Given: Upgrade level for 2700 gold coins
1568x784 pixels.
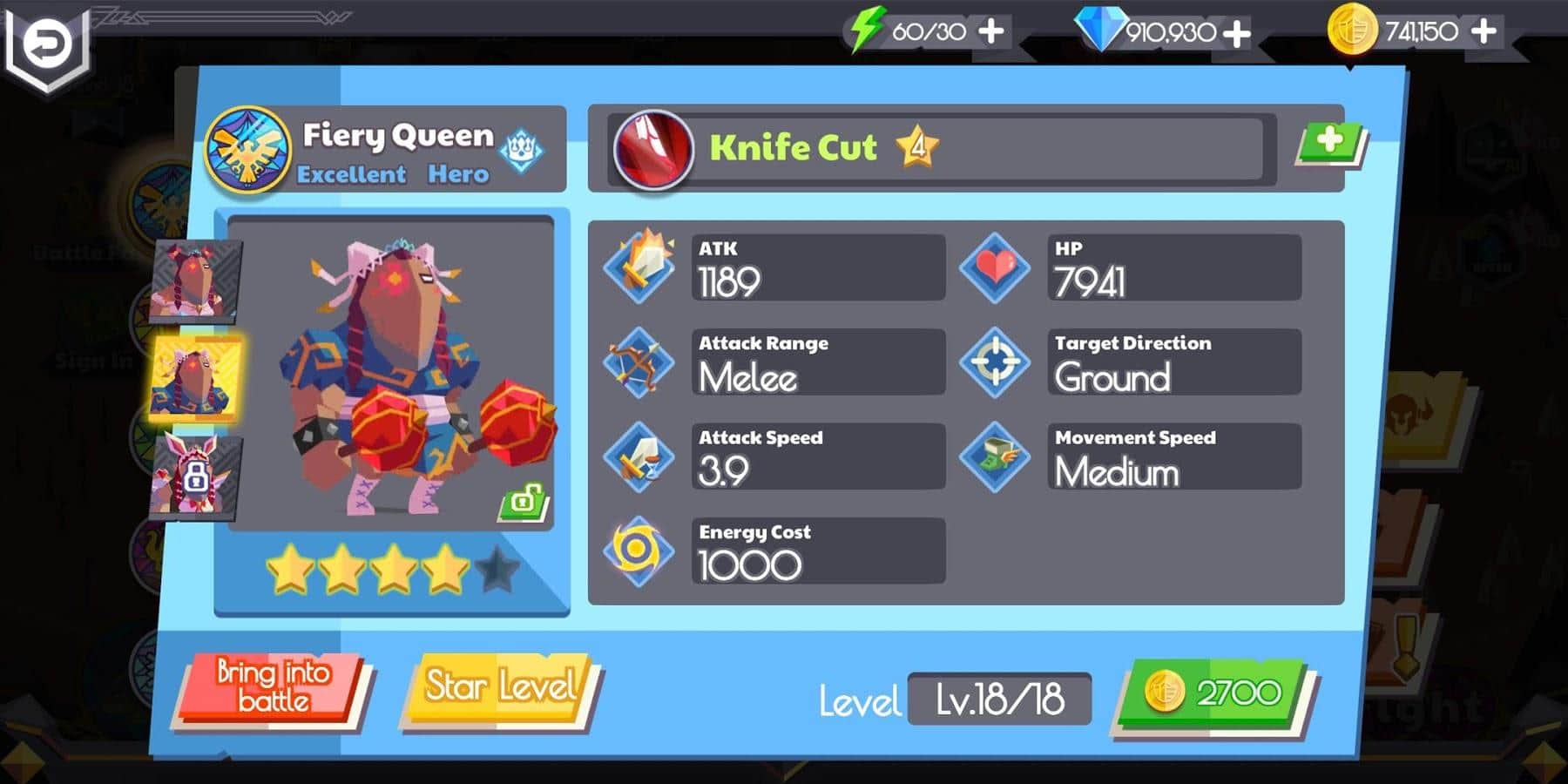Looking at the screenshot, I should (x=1215, y=694).
